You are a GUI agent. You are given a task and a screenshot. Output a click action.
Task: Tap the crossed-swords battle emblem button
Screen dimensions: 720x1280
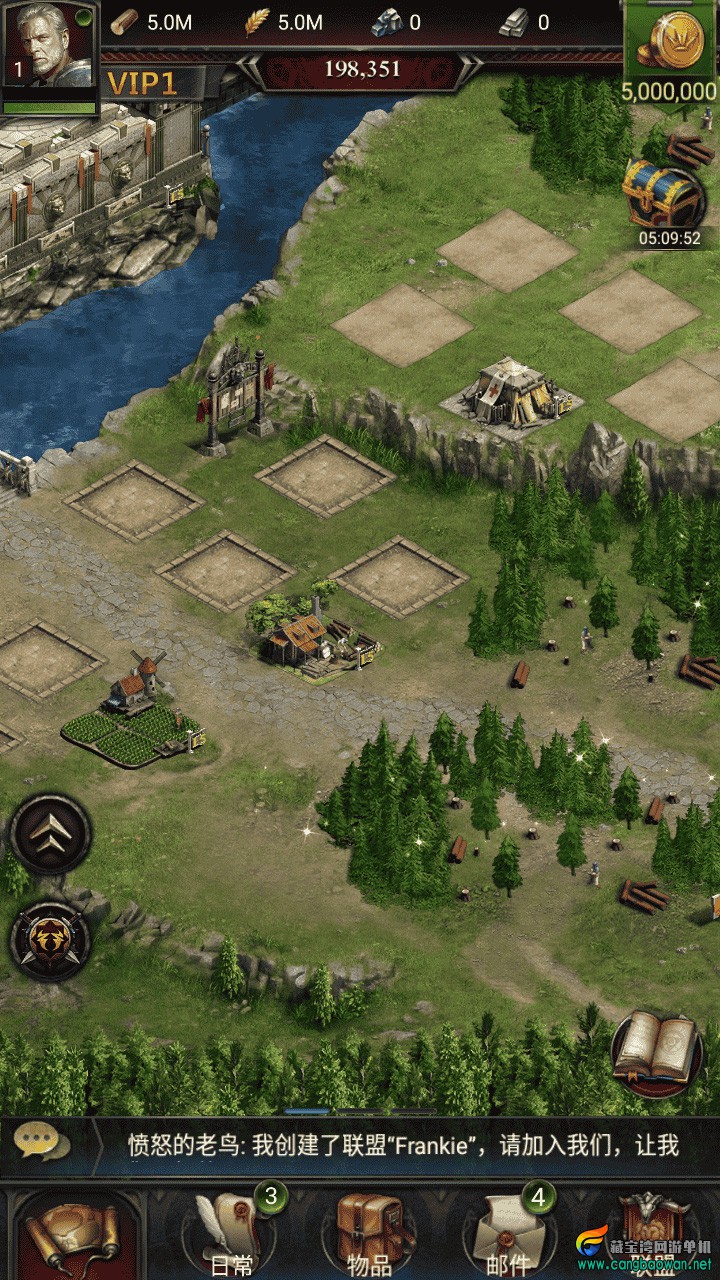coord(51,940)
